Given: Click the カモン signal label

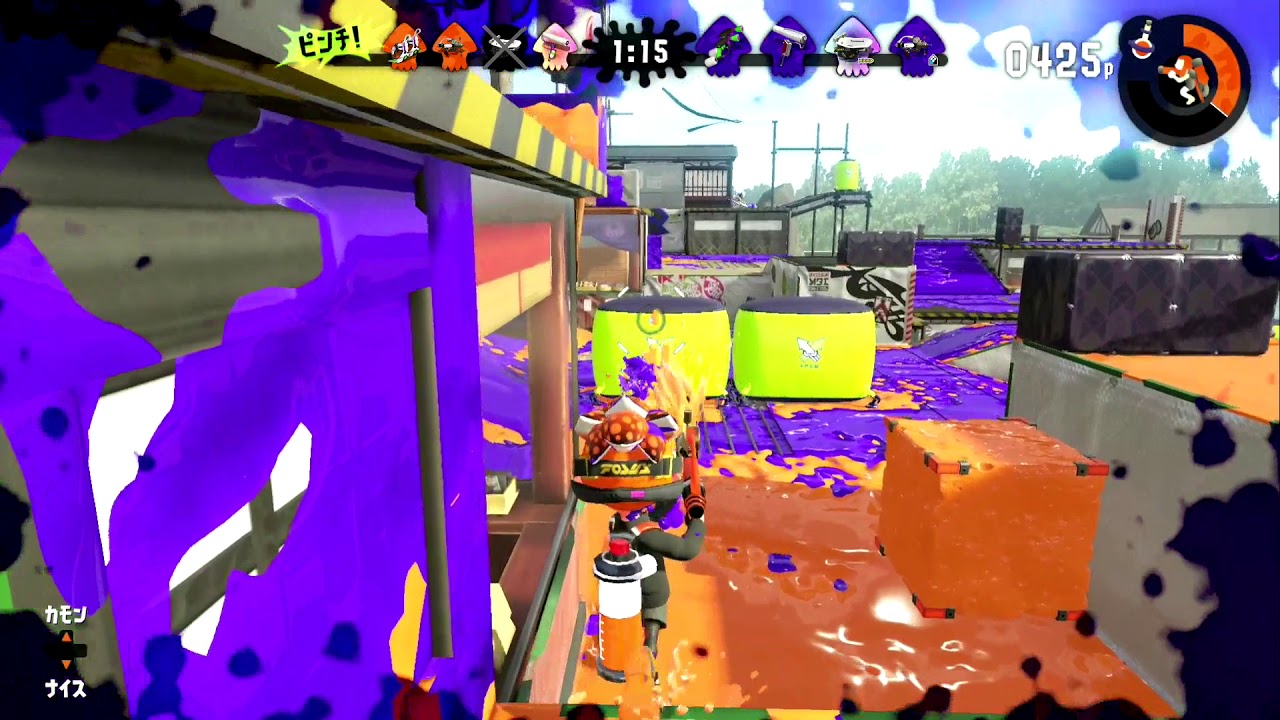Looking at the screenshot, I should click(66, 613).
